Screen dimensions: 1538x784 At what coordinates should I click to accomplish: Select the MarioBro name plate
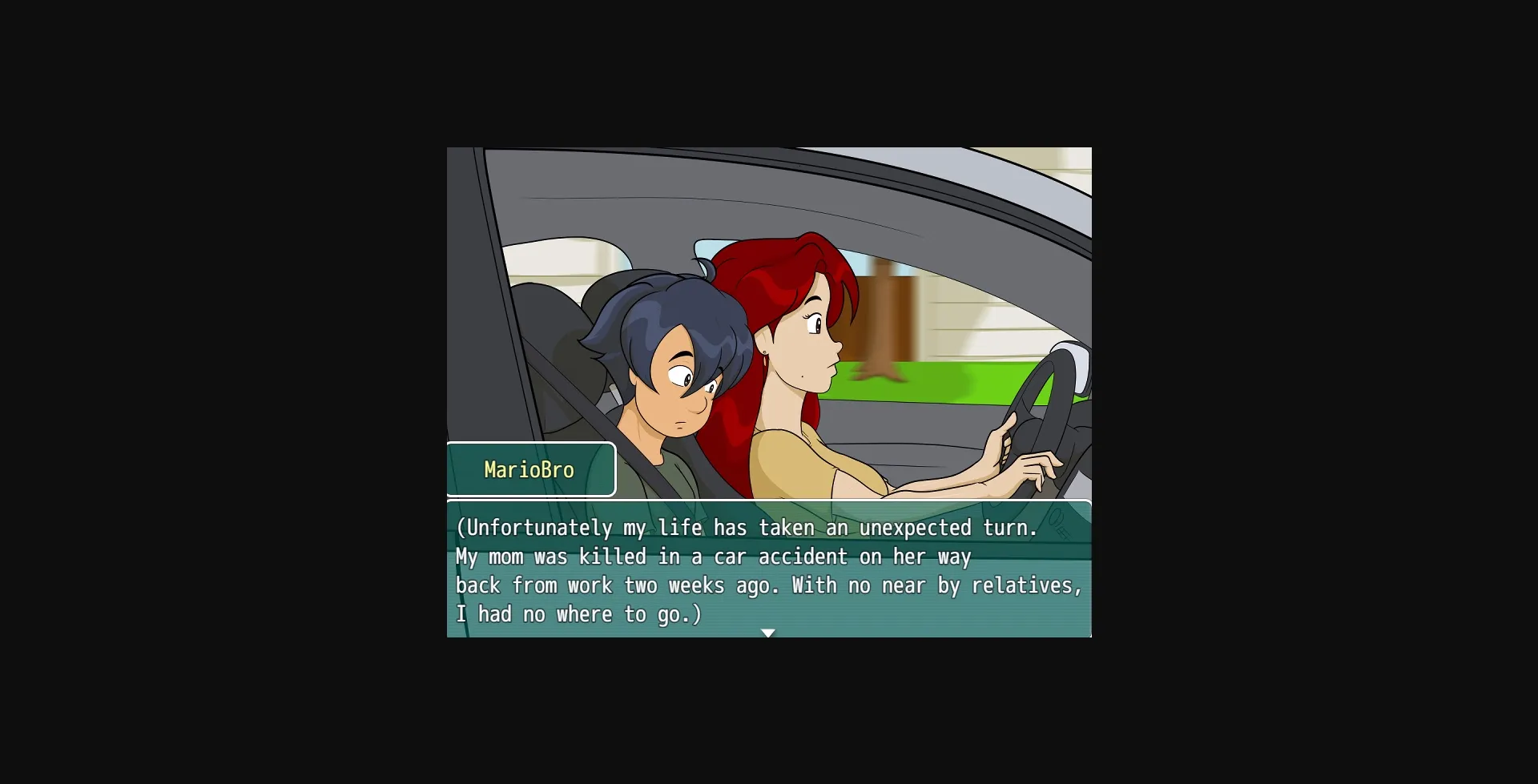tap(531, 470)
